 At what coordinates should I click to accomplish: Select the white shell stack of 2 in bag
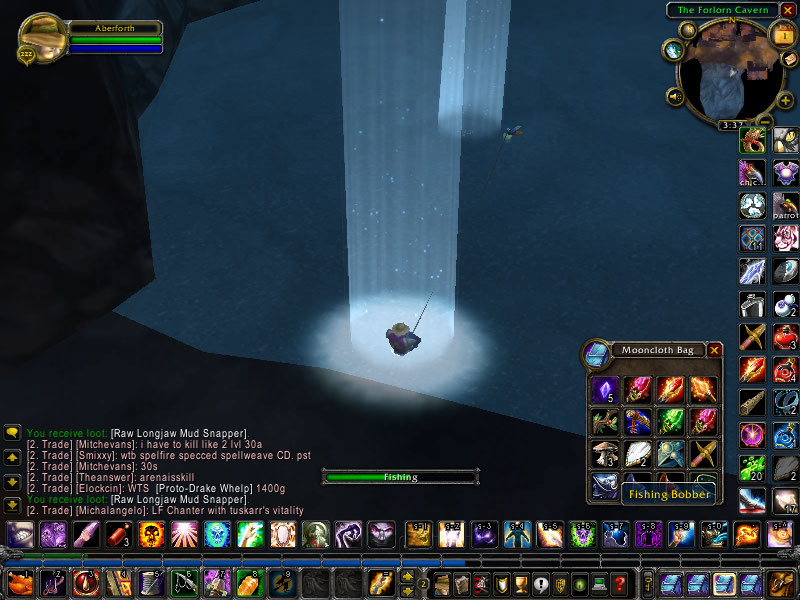(x=637, y=453)
